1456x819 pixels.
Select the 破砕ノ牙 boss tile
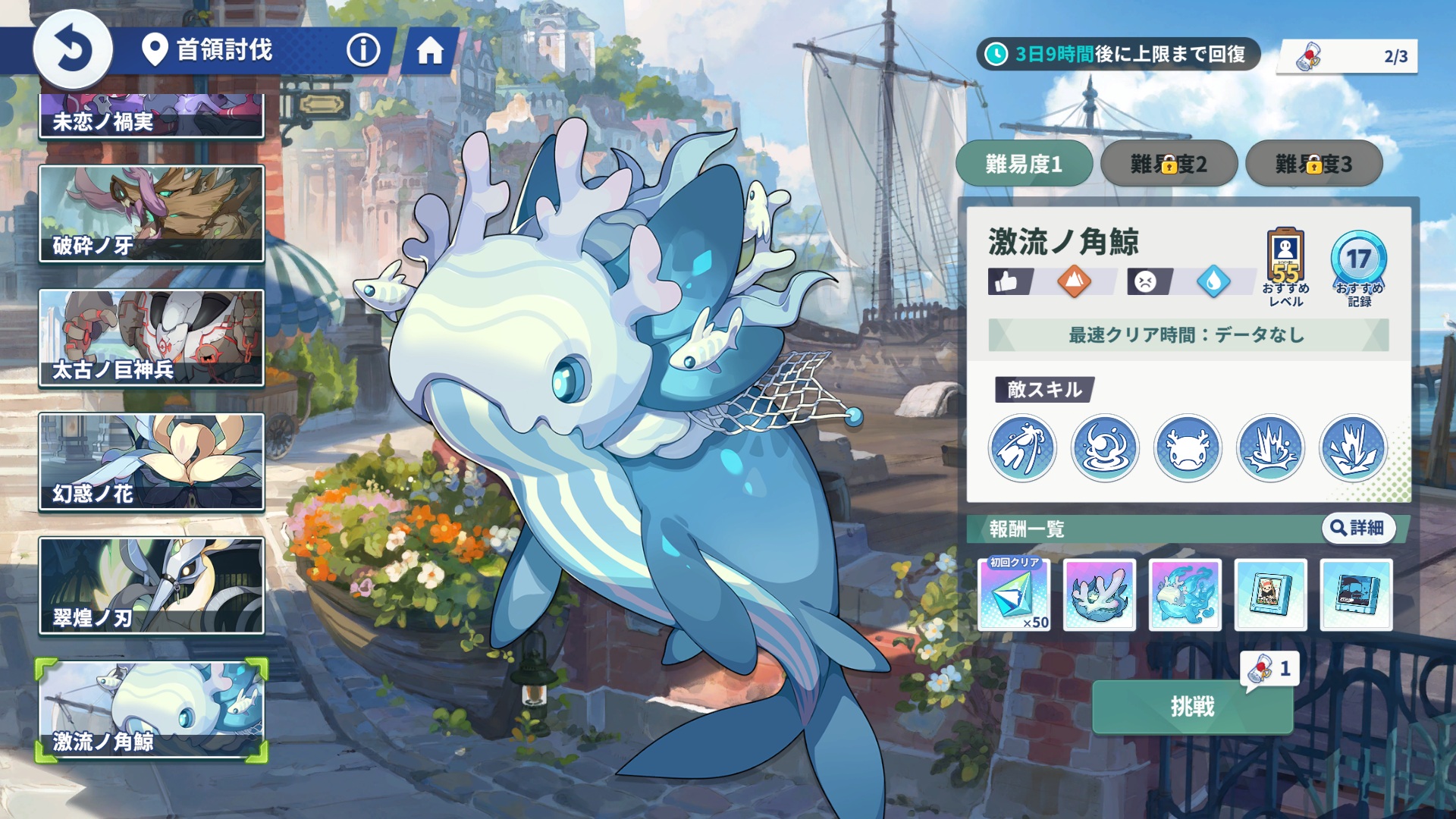click(152, 214)
